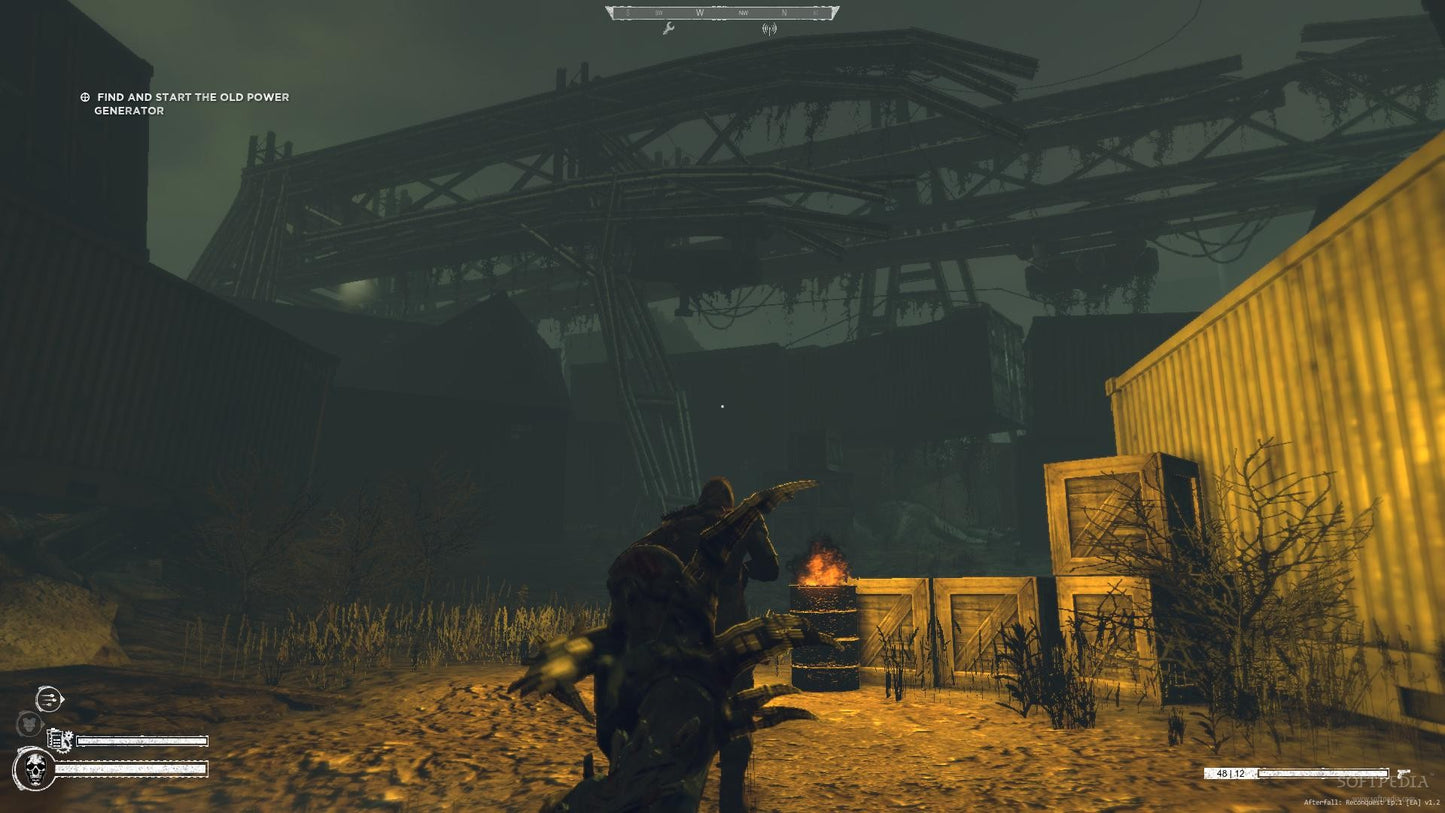Viewport: 1445px width, 813px height.
Task: Select the skull health icon
Action: pyautogui.click(x=34, y=771)
